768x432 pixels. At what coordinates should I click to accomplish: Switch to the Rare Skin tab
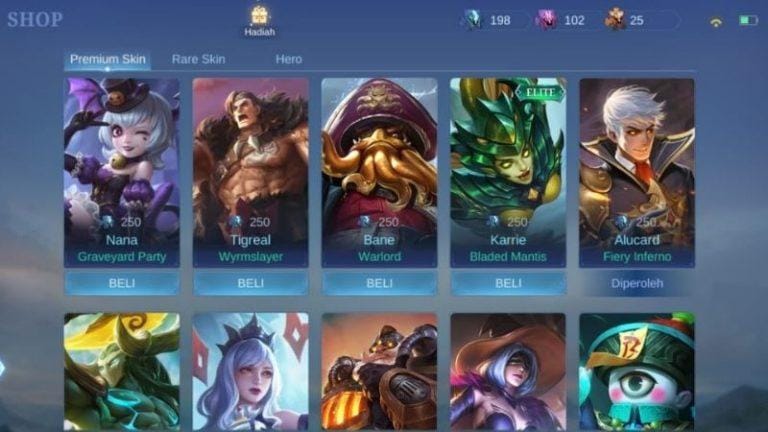(x=198, y=59)
